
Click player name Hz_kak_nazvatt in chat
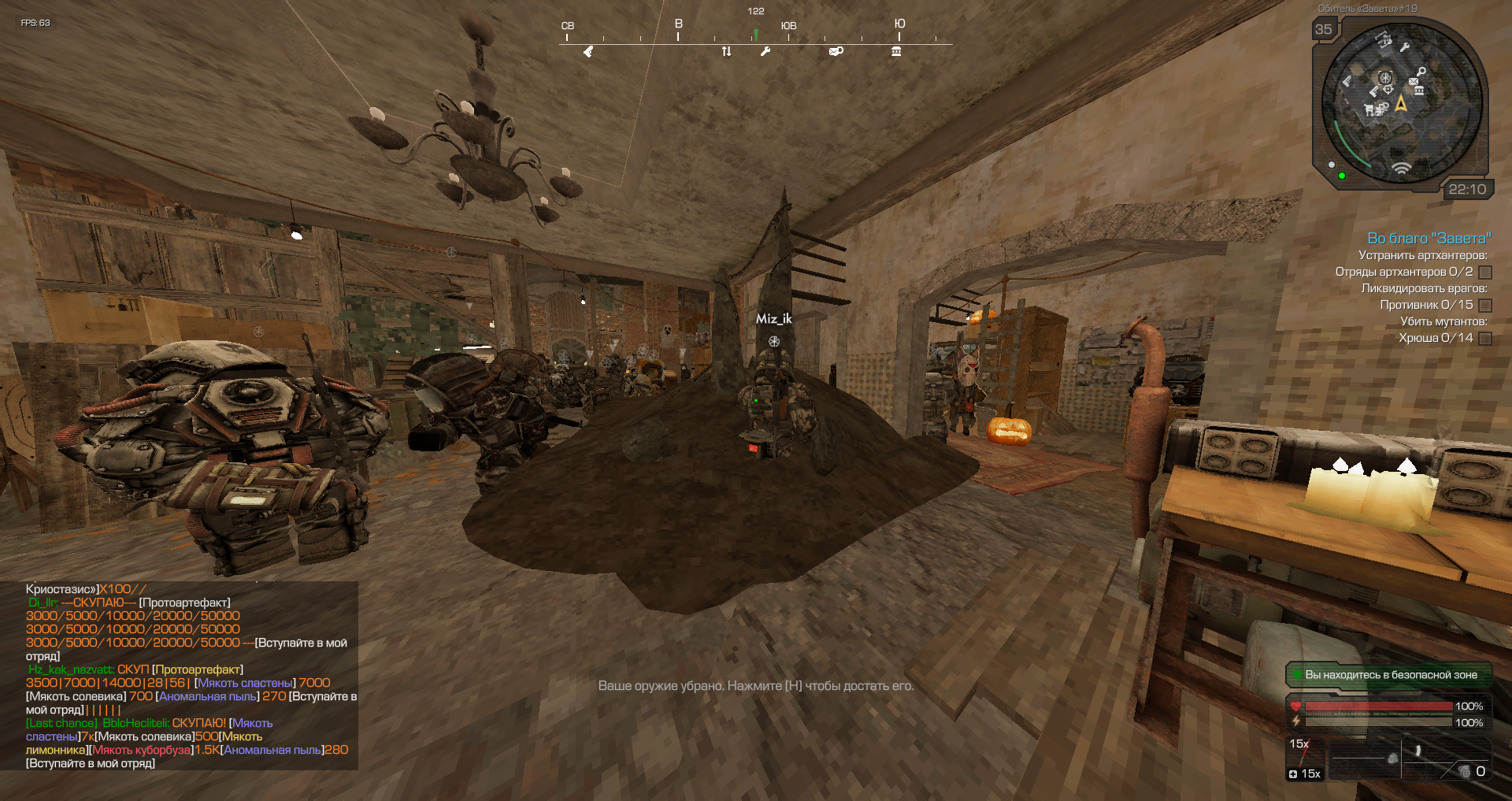pyautogui.click(x=71, y=669)
